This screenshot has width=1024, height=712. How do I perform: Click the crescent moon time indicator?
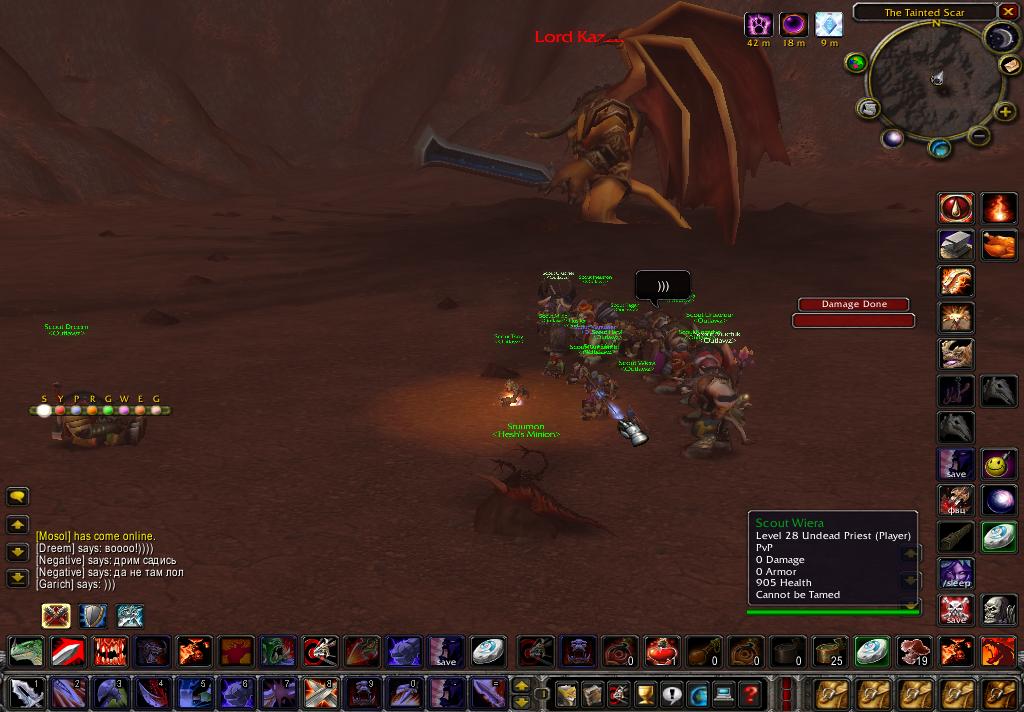[x=999, y=38]
